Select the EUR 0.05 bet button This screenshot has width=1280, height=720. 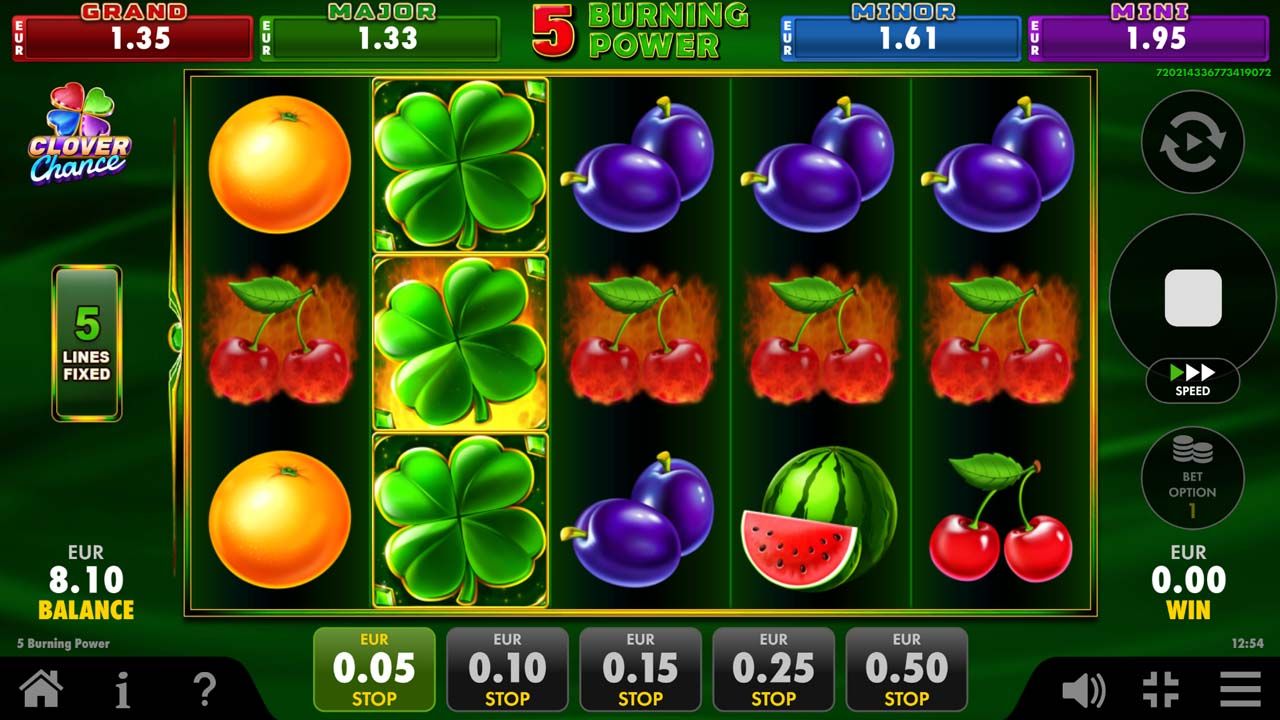[x=374, y=669]
